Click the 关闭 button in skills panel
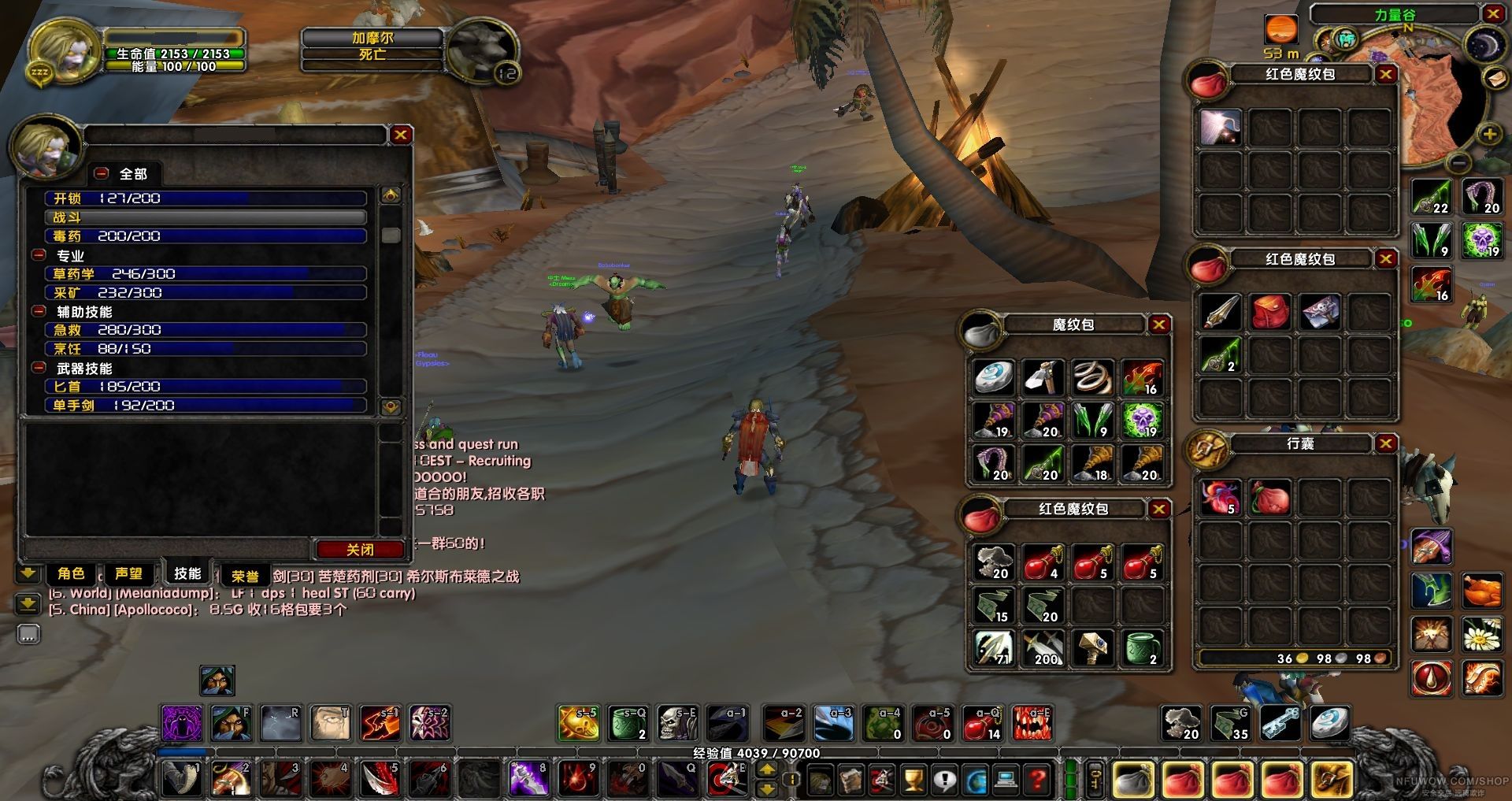Screen dimensions: 1512x801 (x=359, y=549)
